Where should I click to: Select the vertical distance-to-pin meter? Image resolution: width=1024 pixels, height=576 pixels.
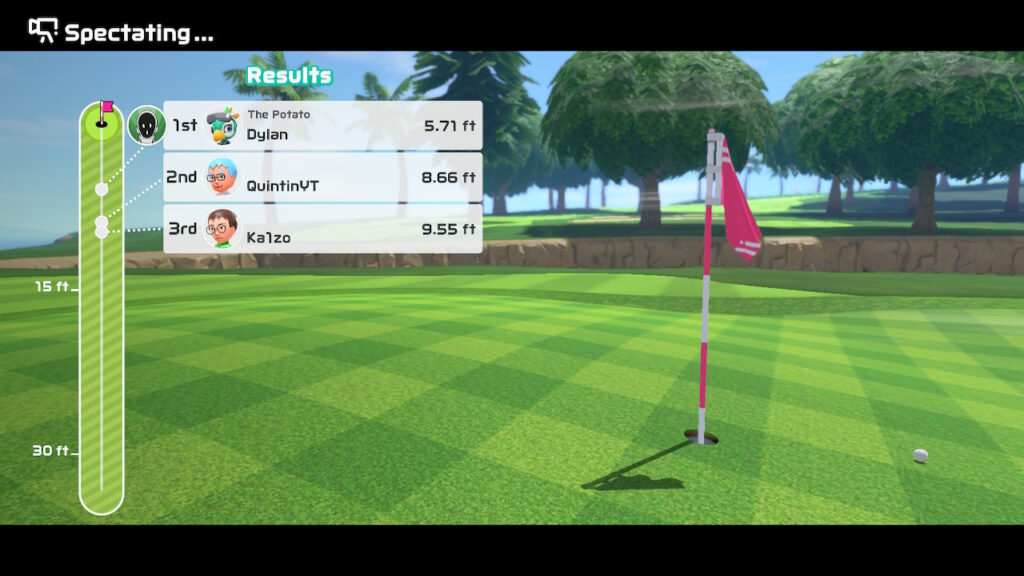(101, 310)
